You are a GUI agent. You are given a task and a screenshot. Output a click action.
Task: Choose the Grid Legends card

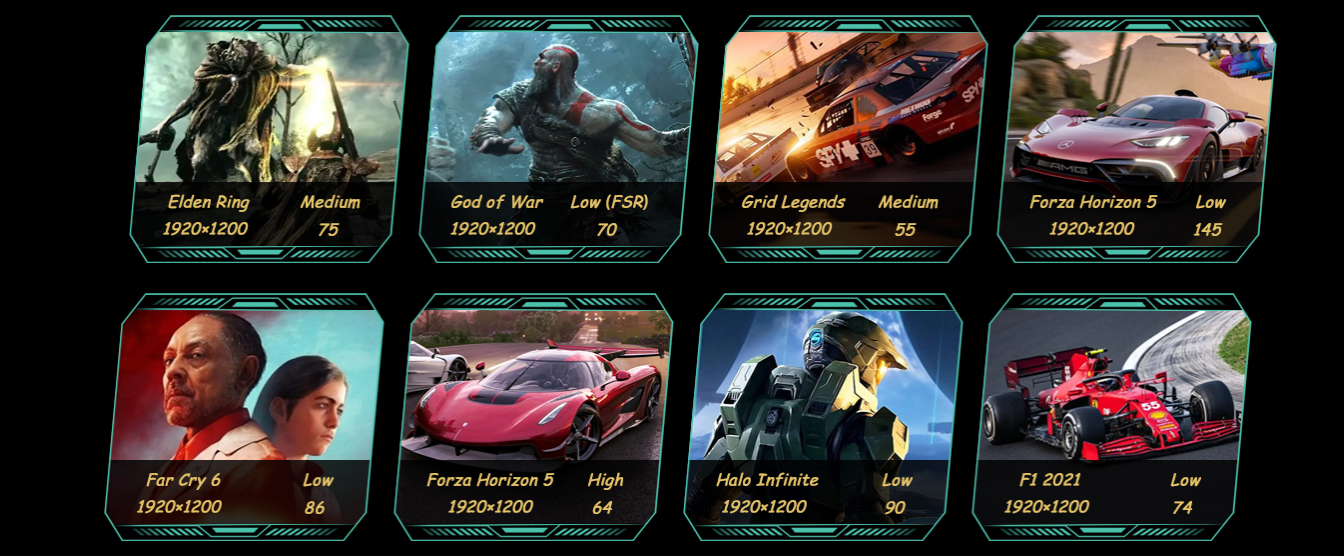tap(847, 140)
